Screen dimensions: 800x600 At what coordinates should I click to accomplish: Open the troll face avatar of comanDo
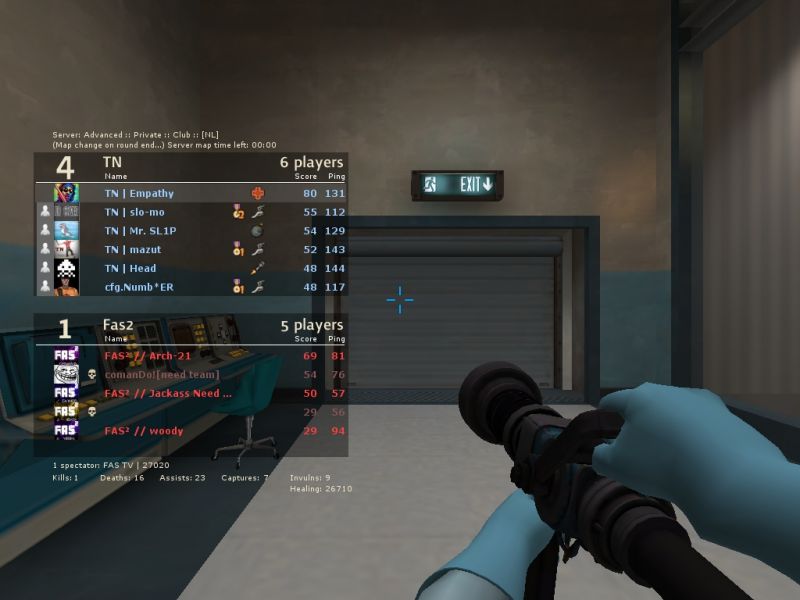[x=66, y=375]
